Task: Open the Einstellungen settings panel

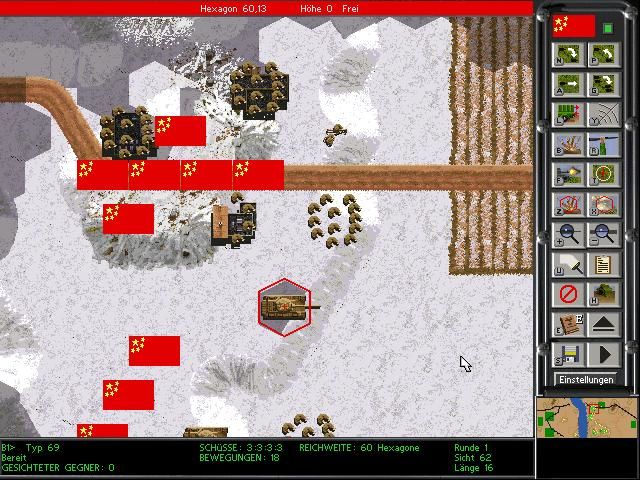Action: [586, 380]
